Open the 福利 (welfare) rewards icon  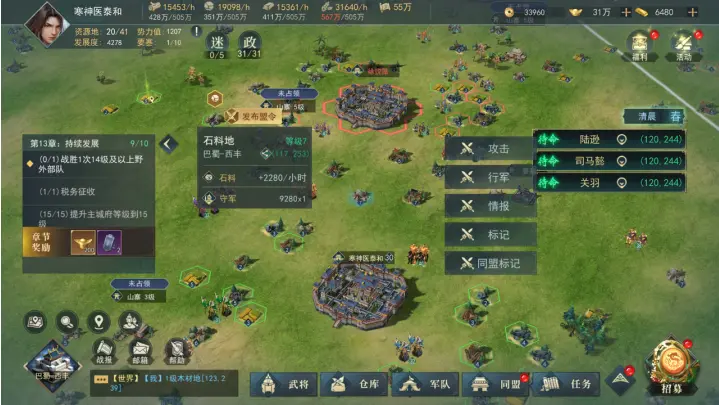tap(640, 45)
